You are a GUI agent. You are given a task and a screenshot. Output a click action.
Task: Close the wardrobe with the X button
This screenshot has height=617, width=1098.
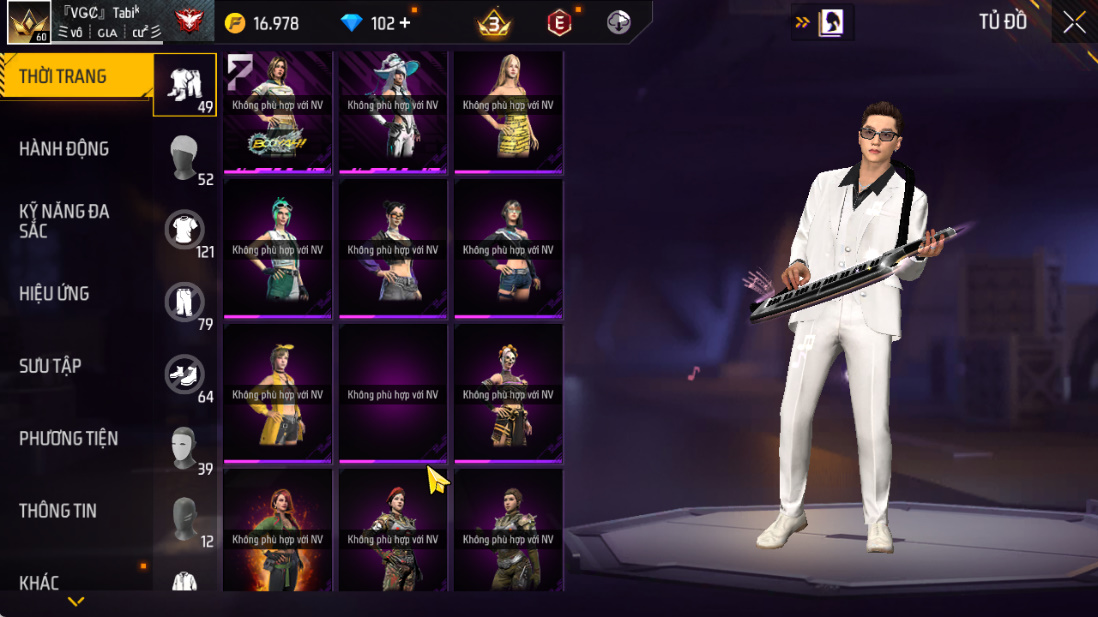pyautogui.click(x=1075, y=22)
